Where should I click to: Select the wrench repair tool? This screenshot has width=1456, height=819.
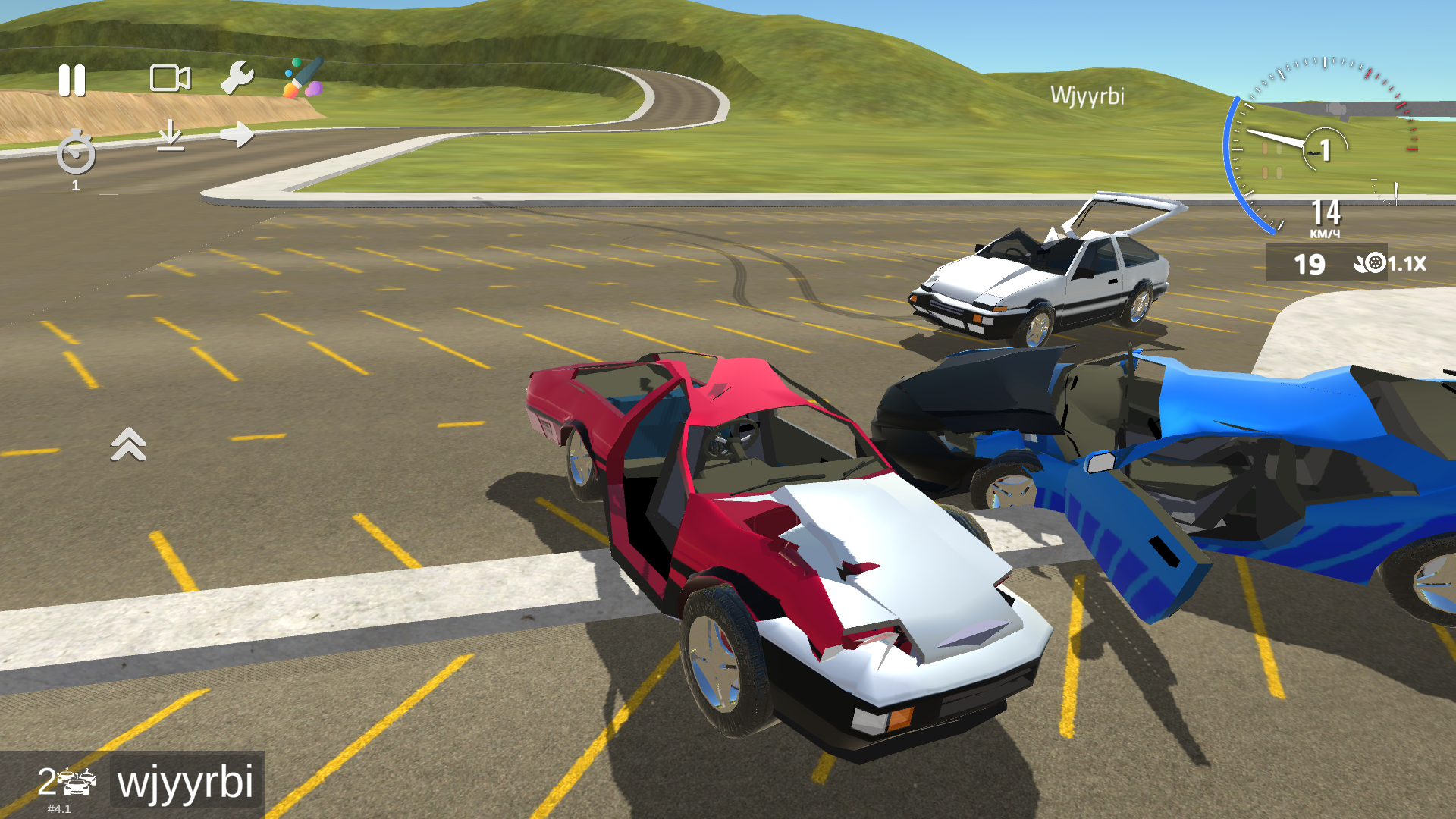(238, 78)
